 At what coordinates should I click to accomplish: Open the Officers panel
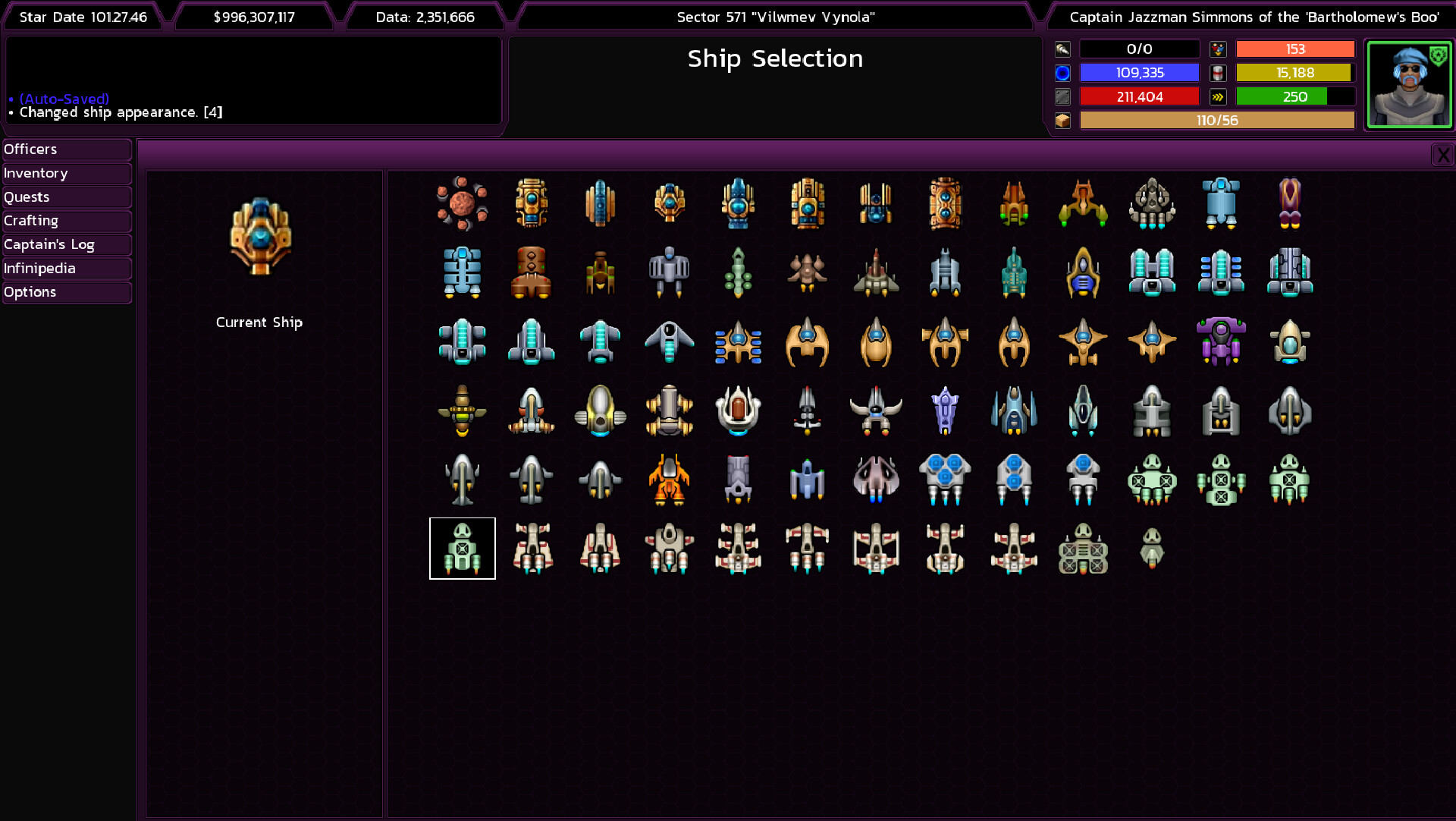66,149
